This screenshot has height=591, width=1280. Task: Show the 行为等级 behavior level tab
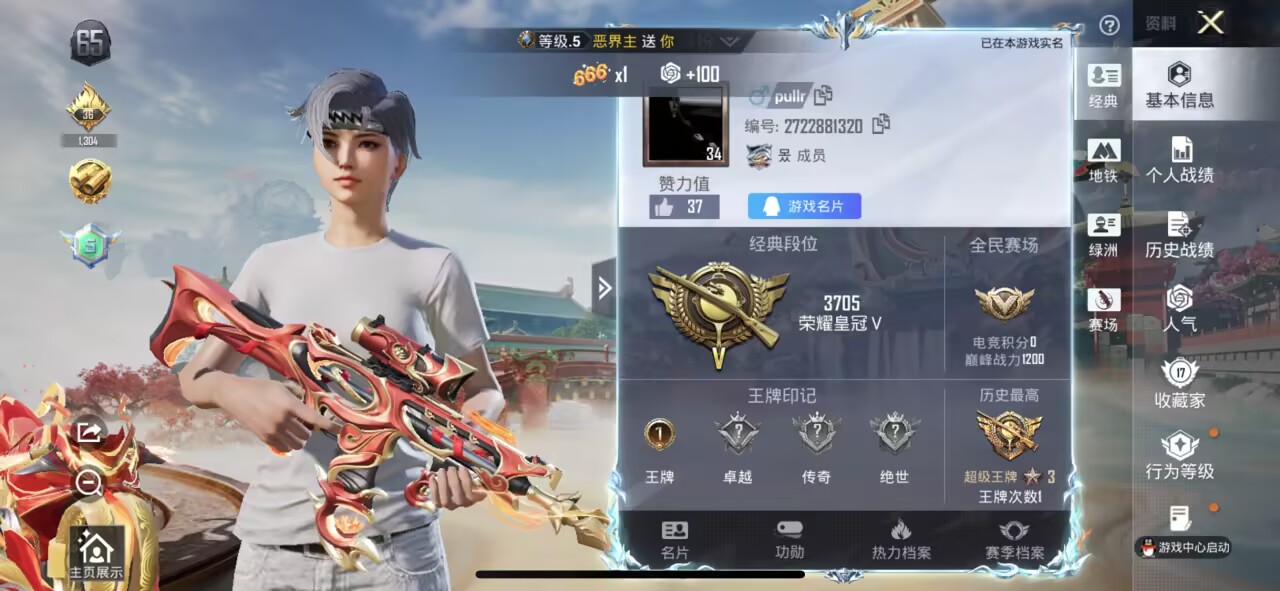point(1180,457)
